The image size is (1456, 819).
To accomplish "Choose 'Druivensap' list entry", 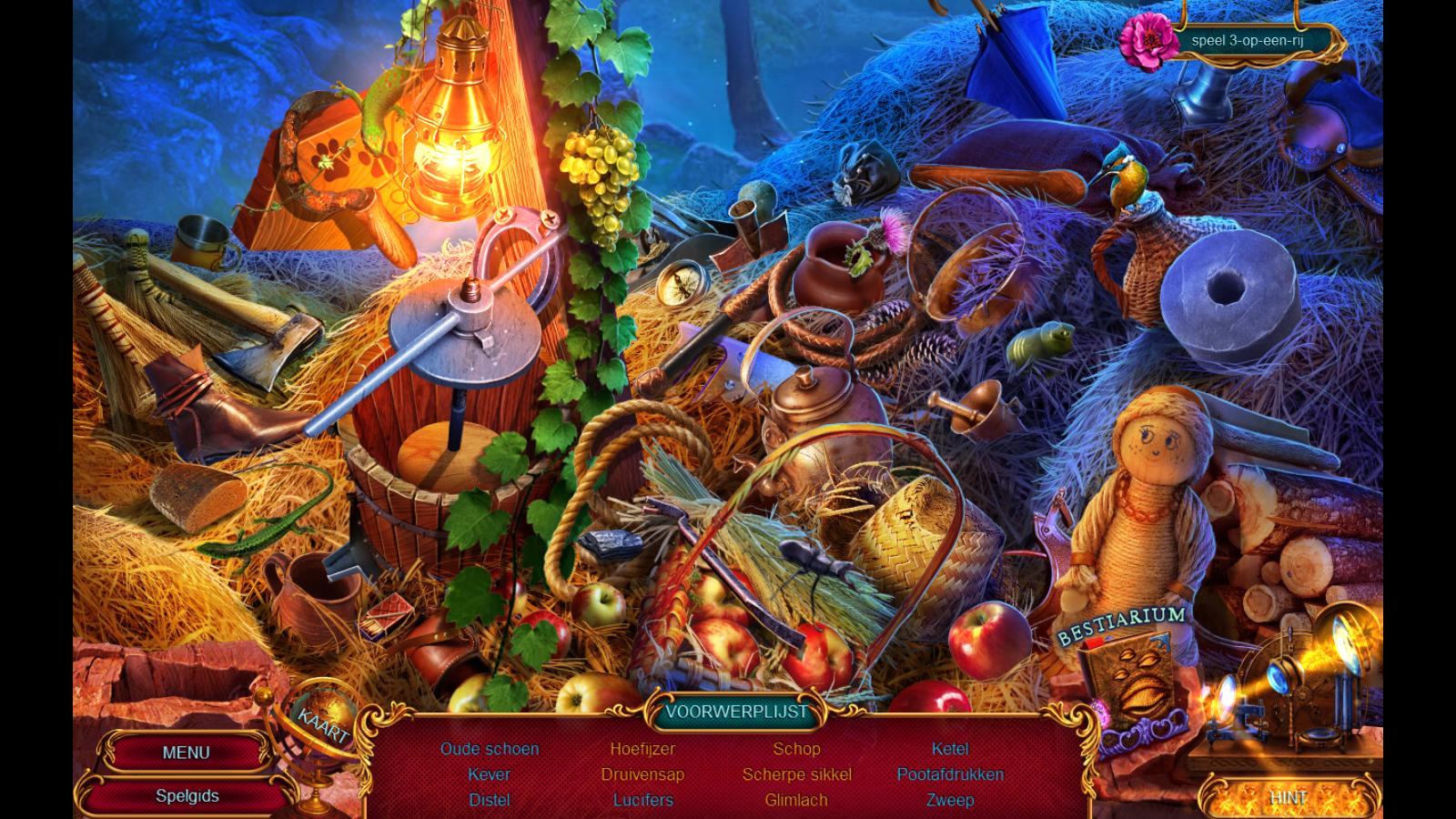I will [x=642, y=774].
